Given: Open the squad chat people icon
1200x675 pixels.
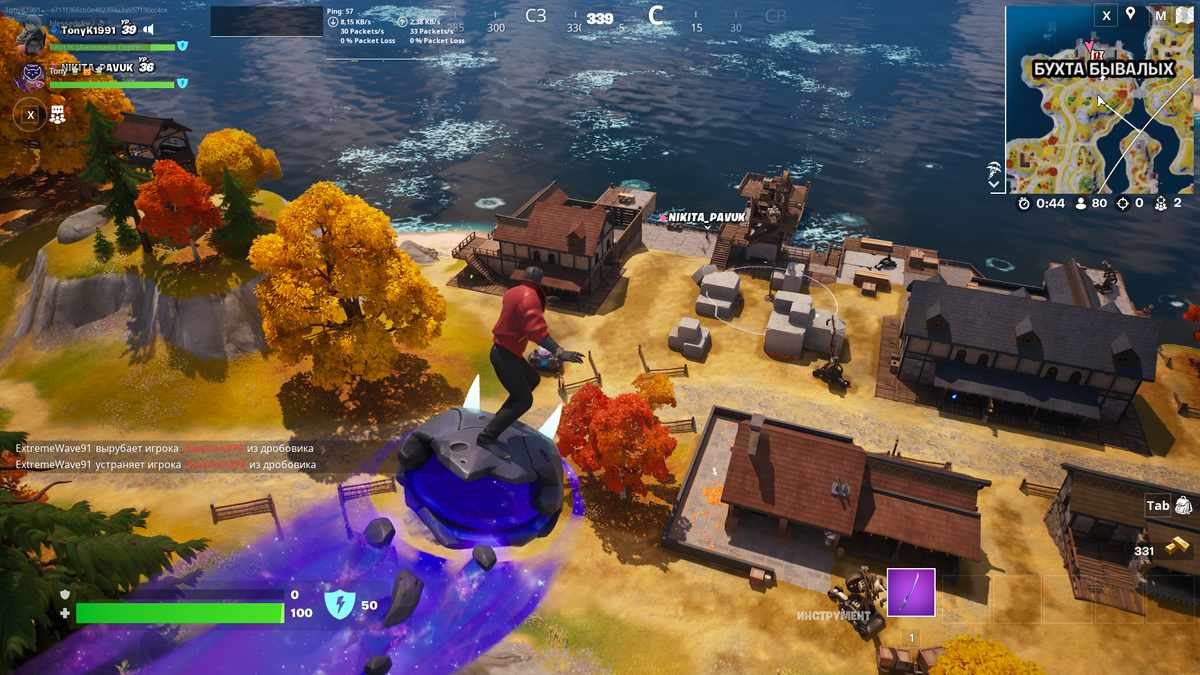Looking at the screenshot, I should click(58, 115).
